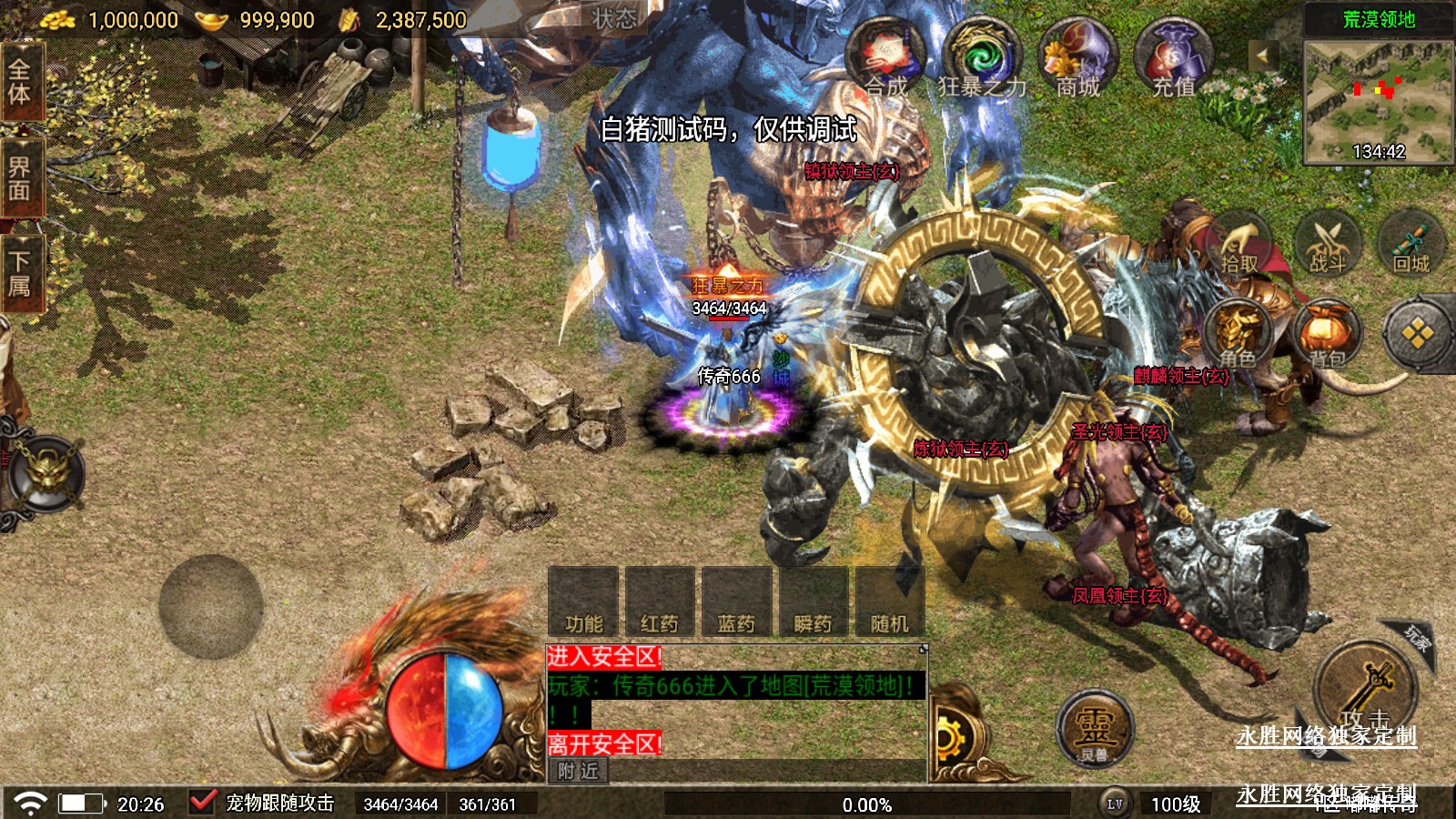Activate the 随机 random teleport button
The width and height of the screenshot is (1456, 819).
[x=889, y=602]
